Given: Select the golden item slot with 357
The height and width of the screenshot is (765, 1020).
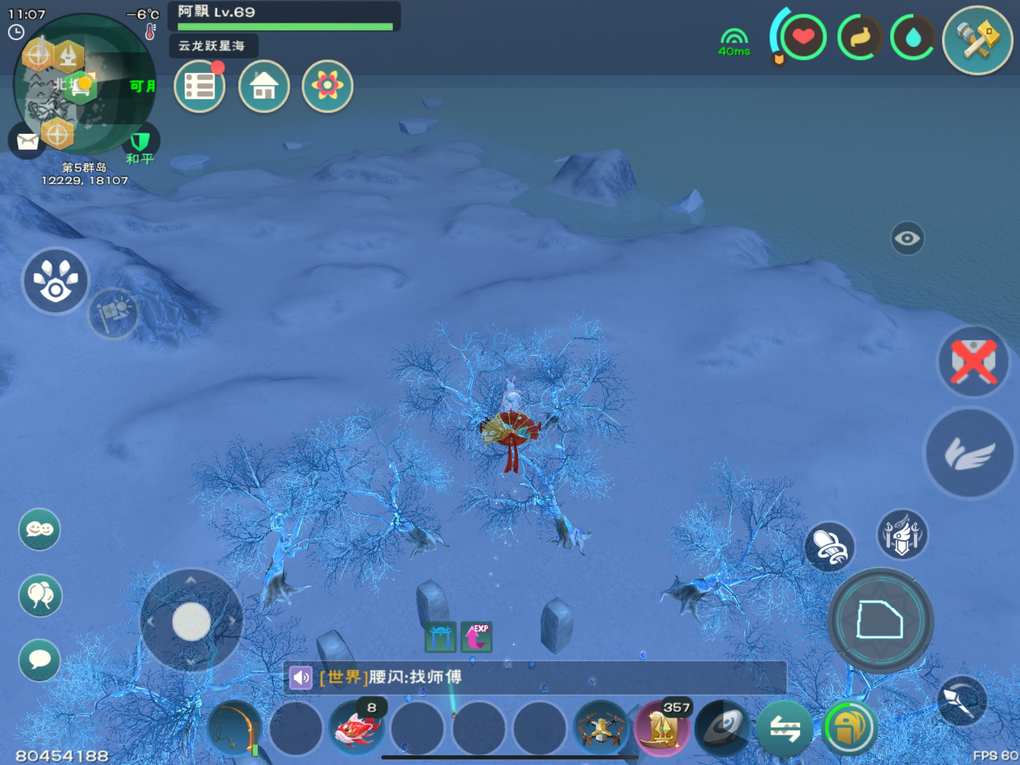Looking at the screenshot, I should click(x=662, y=728).
